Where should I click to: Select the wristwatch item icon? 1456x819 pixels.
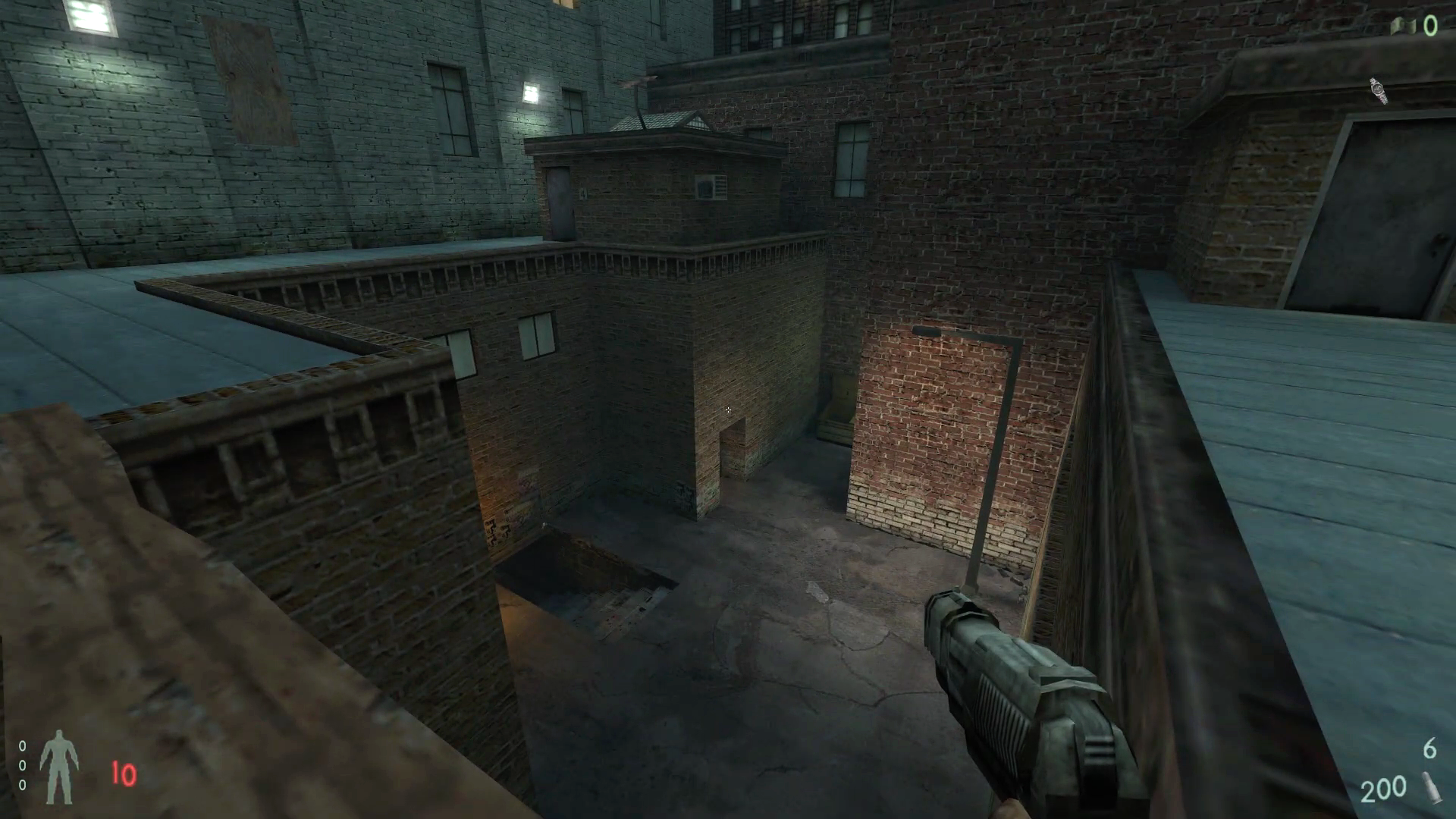pyautogui.click(x=1379, y=91)
